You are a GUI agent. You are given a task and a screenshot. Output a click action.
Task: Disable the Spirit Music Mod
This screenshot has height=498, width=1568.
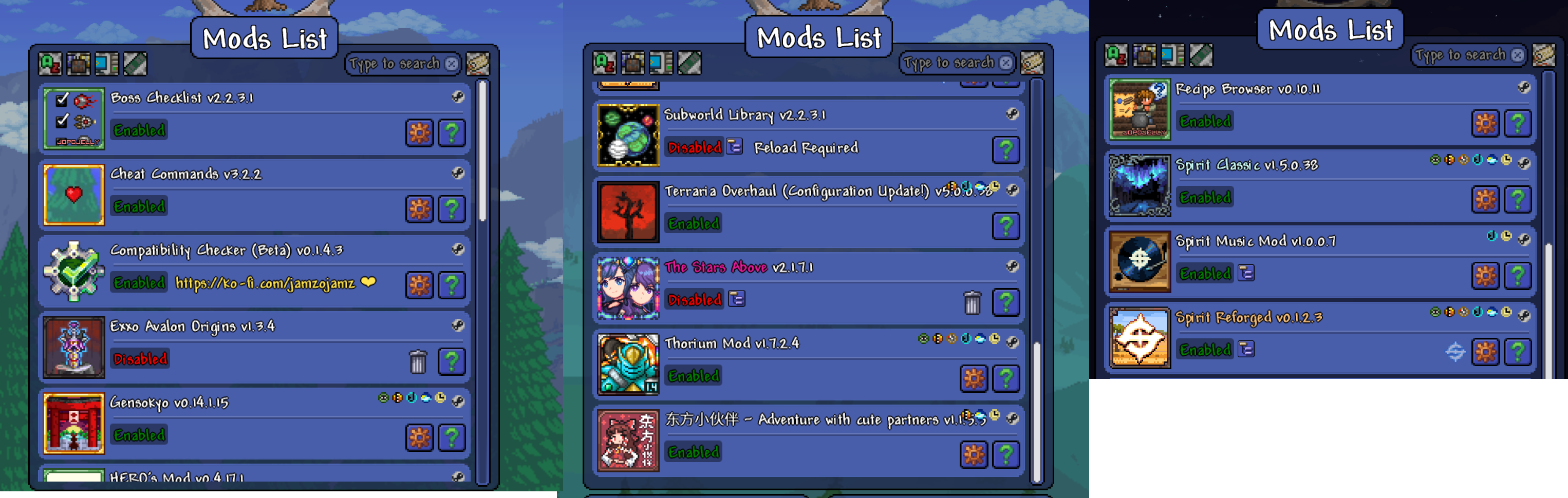[1205, 274]
